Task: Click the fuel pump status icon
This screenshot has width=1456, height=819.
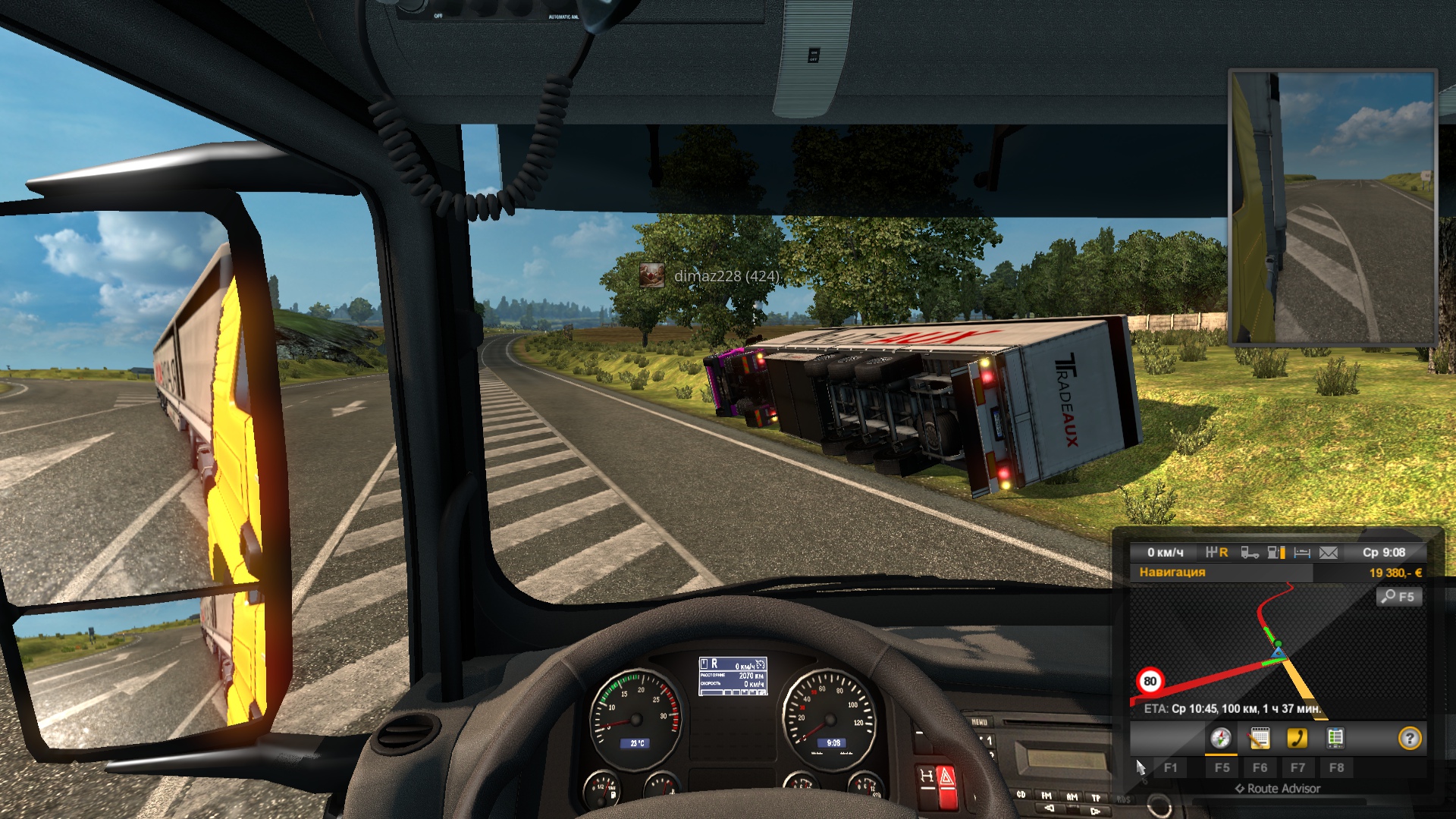Action: point(1276,553)
